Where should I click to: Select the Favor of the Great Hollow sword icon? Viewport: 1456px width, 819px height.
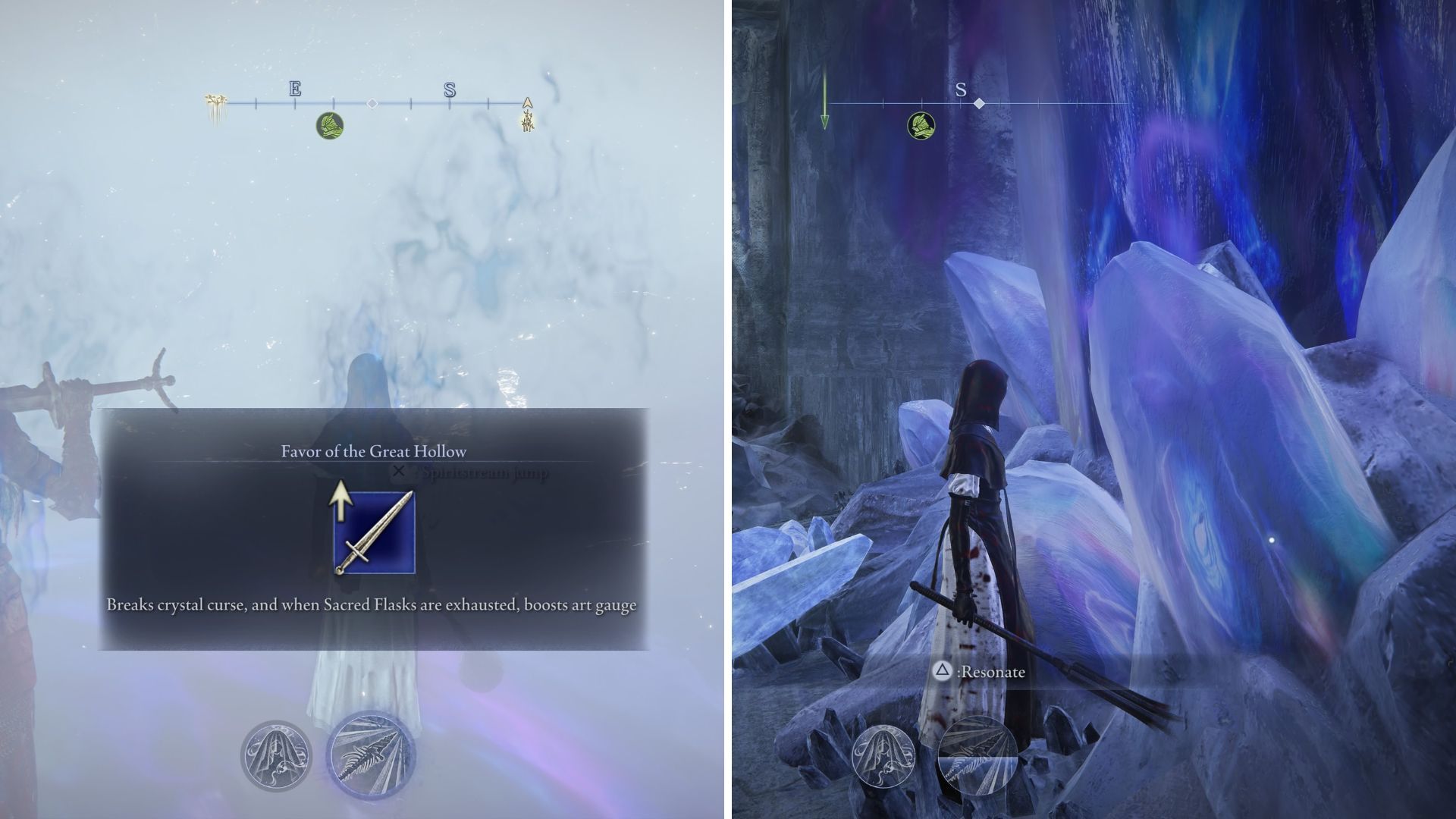click(x=374, y=532)
